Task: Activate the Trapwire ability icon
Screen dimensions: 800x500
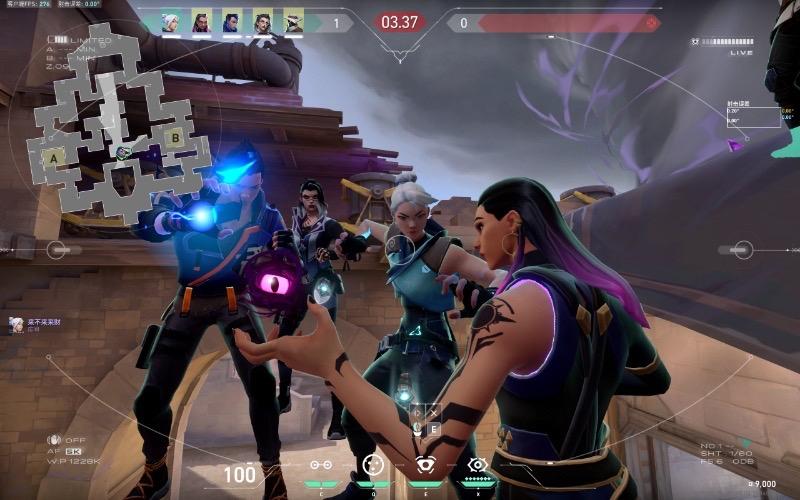Action: [x=321, y=464]
